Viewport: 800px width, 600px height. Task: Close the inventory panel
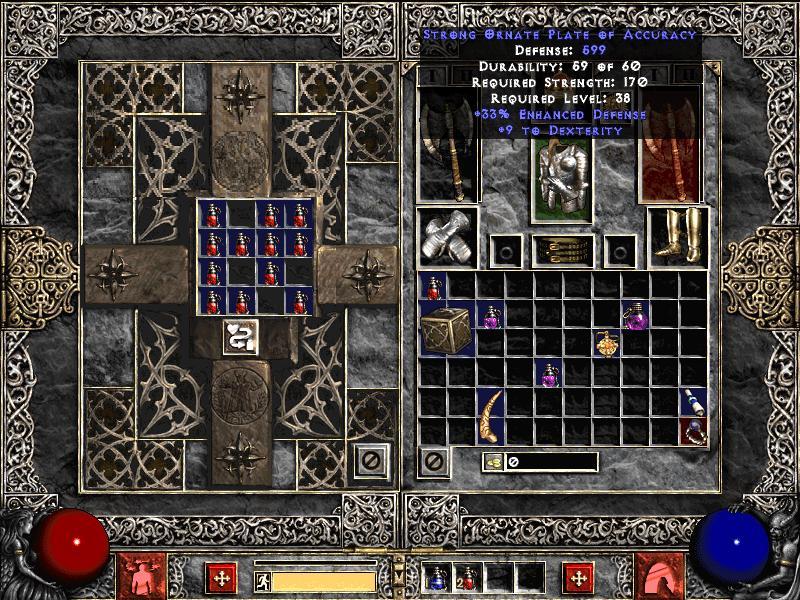tap(434, 461)
